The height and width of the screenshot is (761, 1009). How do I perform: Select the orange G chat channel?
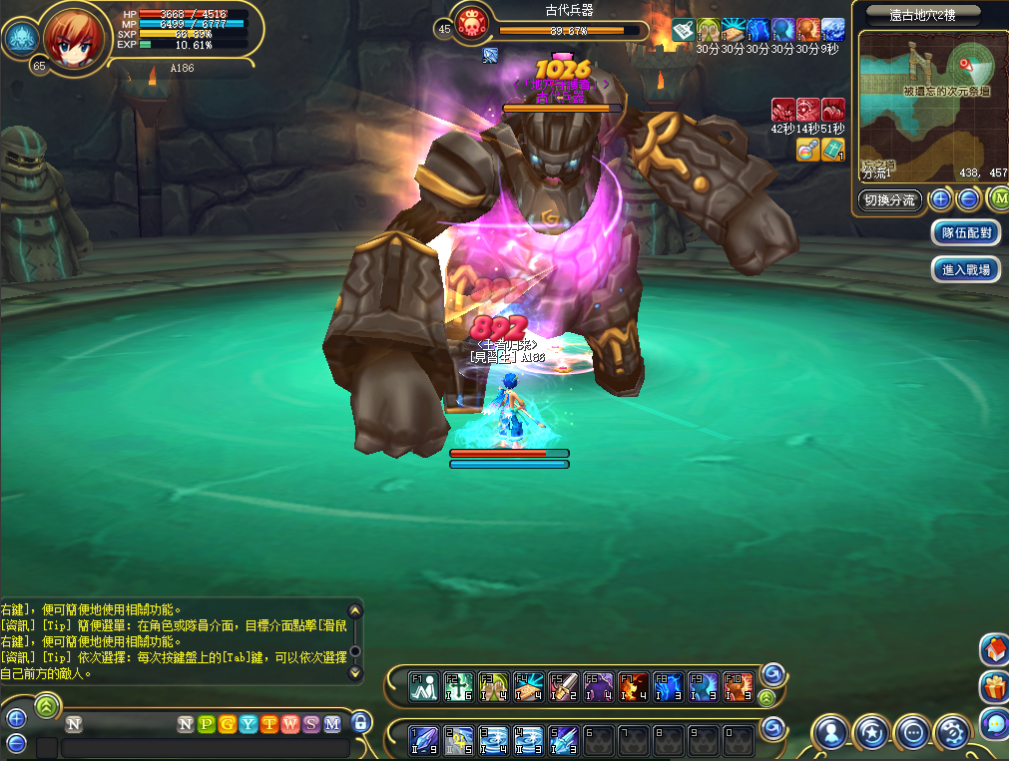coord(227,723)
